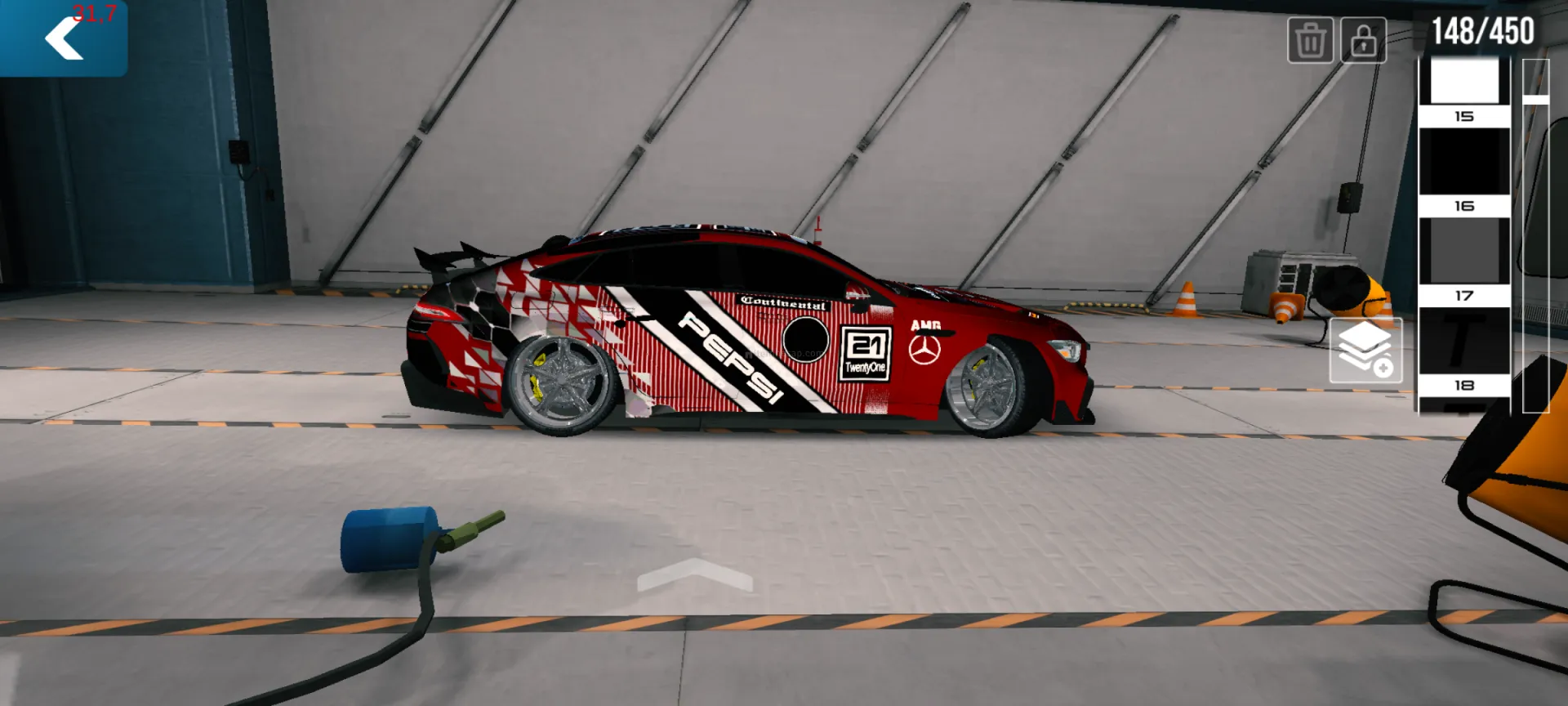Select layer 15 thumbnail
The width and height of the screenshot is (1568, 706).
click(1464, 82)
